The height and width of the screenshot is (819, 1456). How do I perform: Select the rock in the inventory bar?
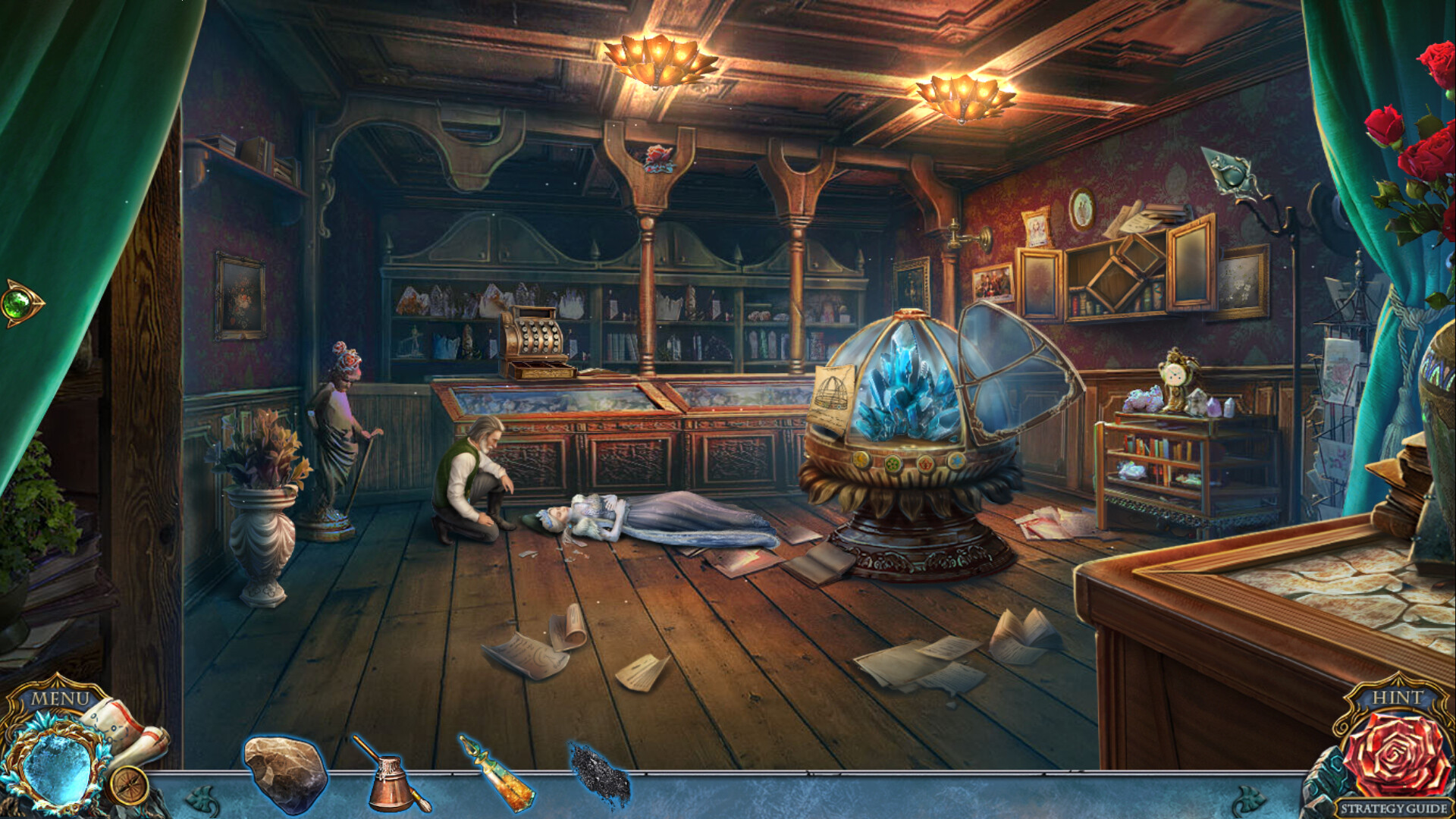click(x=287, y=768)
